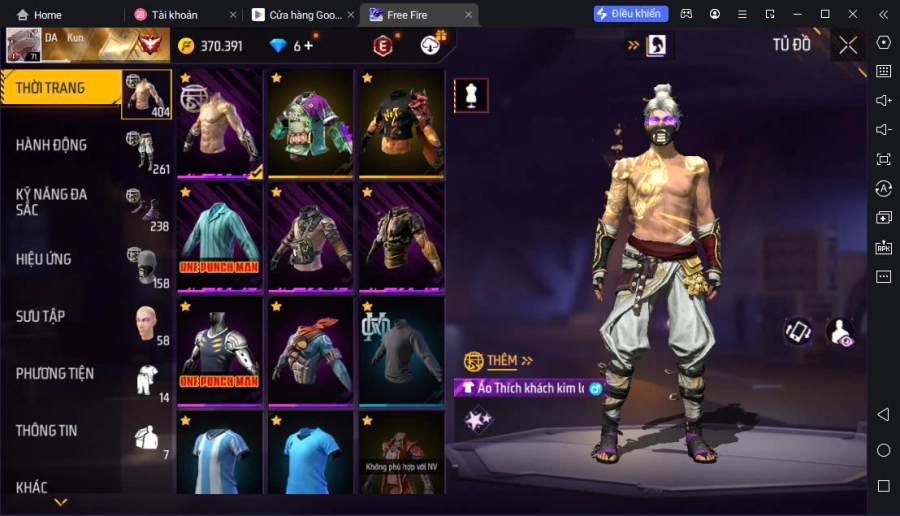The width and height of the screenshot is (900, 516).
Task: Open the Phương Tiện category
Action: click(55, 373)
